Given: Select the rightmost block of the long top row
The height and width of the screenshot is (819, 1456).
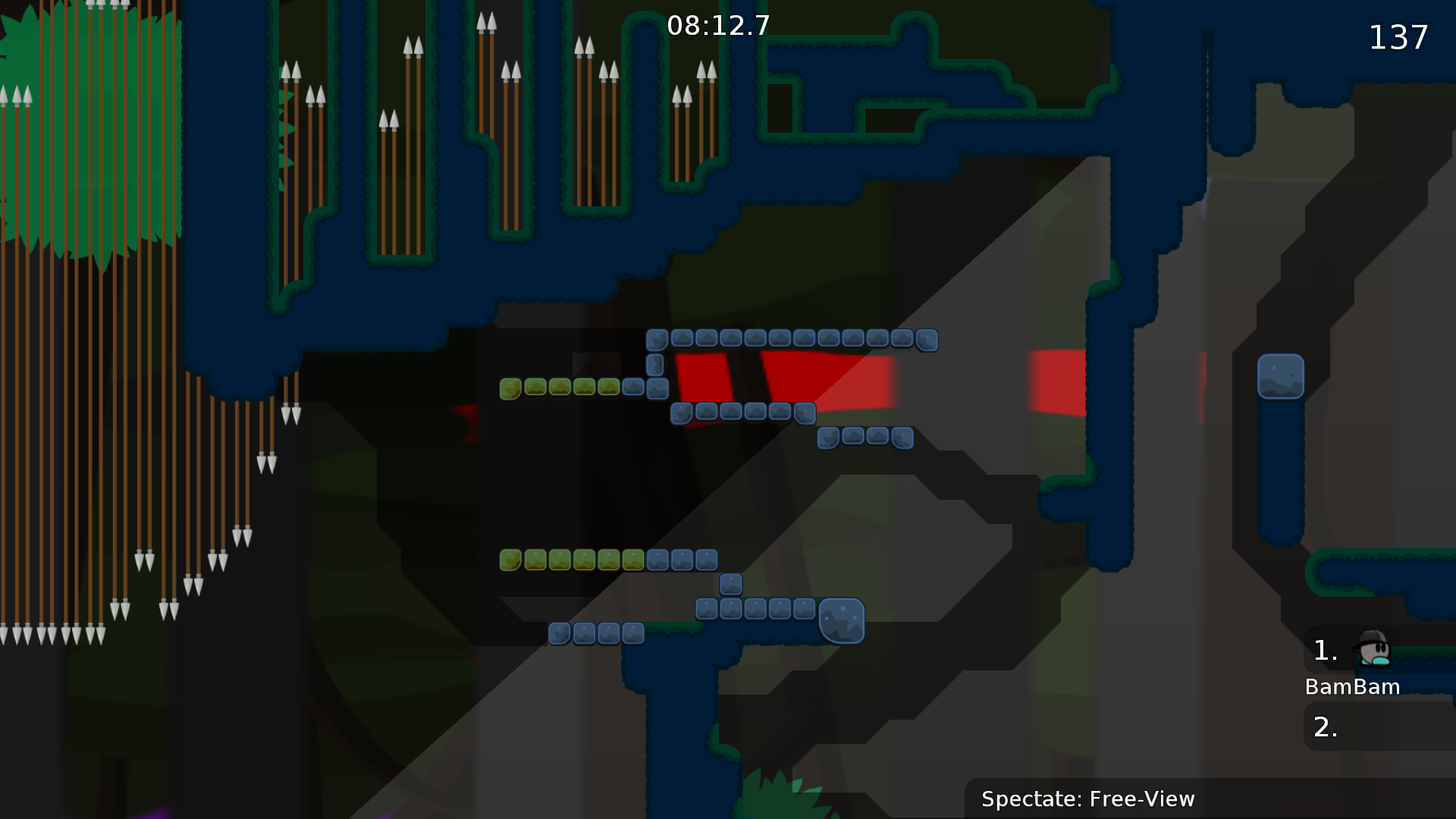Looking at the screenshot, I should click(x=927, y=340).
